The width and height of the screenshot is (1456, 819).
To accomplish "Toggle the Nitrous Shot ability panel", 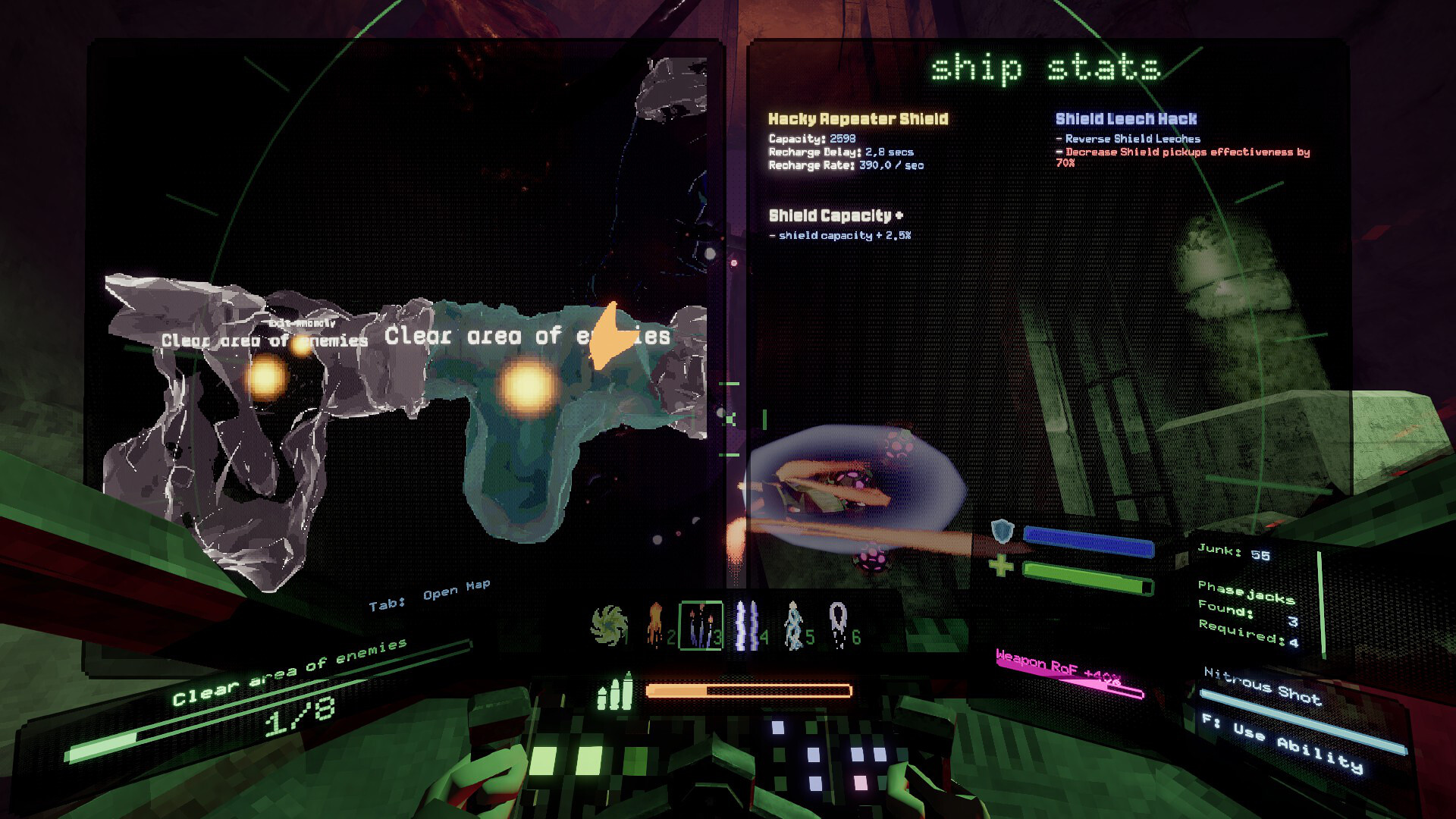I will (1263, 686).
